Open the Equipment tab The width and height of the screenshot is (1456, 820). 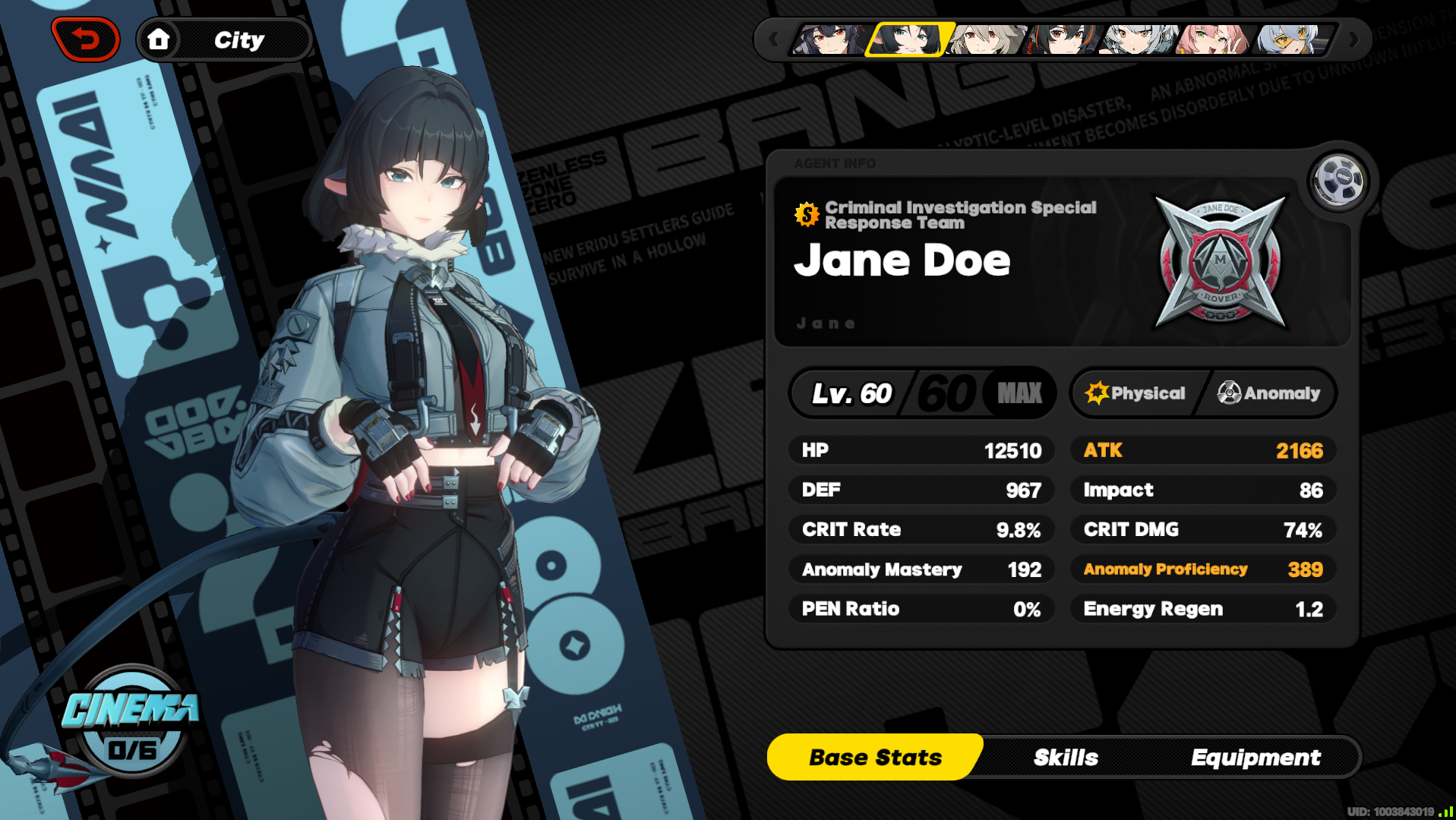point(1256,756)
